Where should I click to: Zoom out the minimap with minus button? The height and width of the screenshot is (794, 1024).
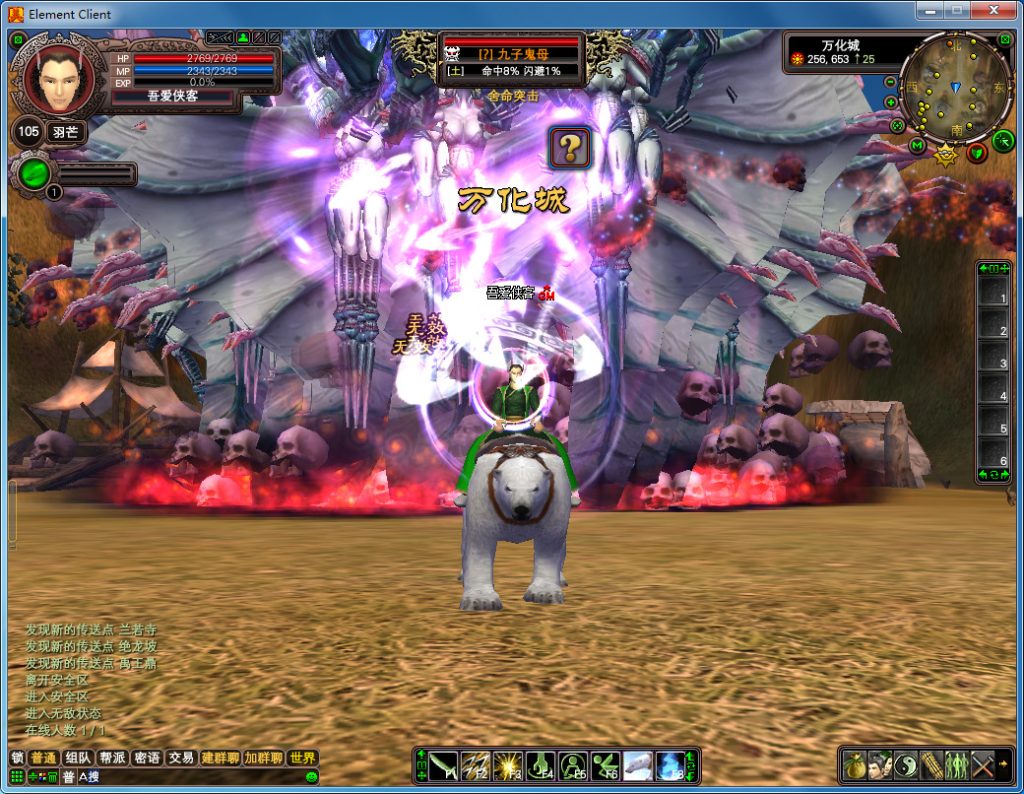(890, 82)
